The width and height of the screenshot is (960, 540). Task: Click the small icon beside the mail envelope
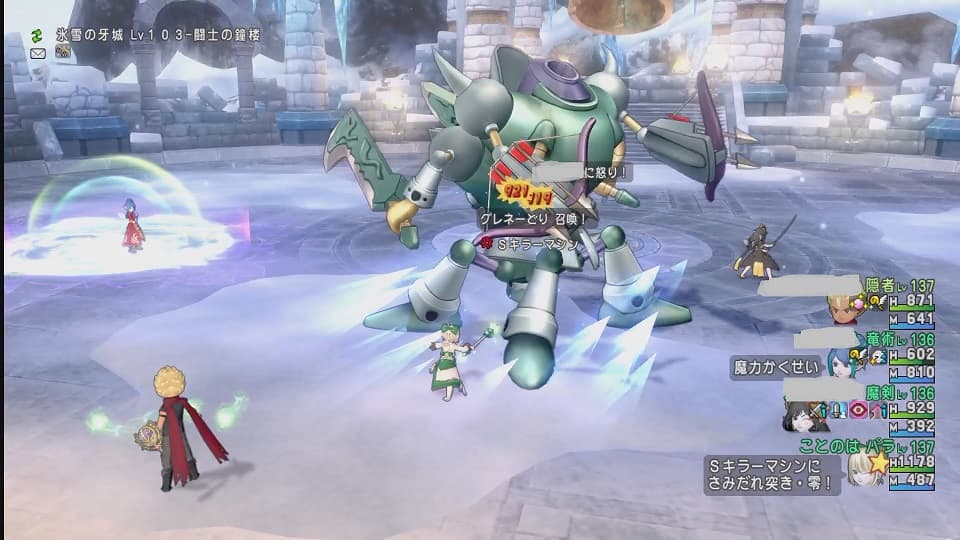pos(62,49)
